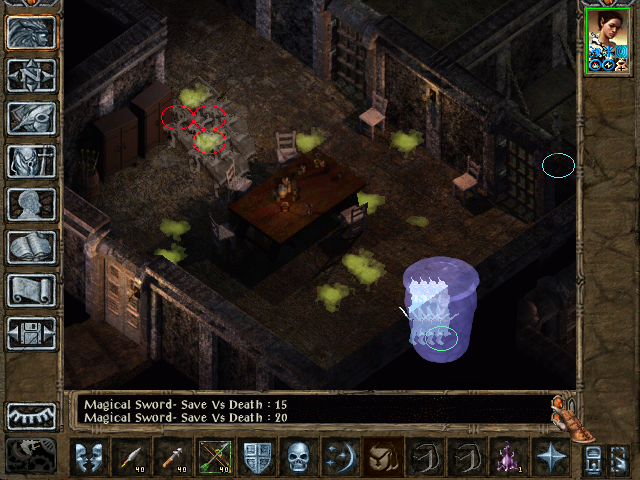Open the priest scroll from the sidebar
The image size is (640, 480).
coord(32,291)
